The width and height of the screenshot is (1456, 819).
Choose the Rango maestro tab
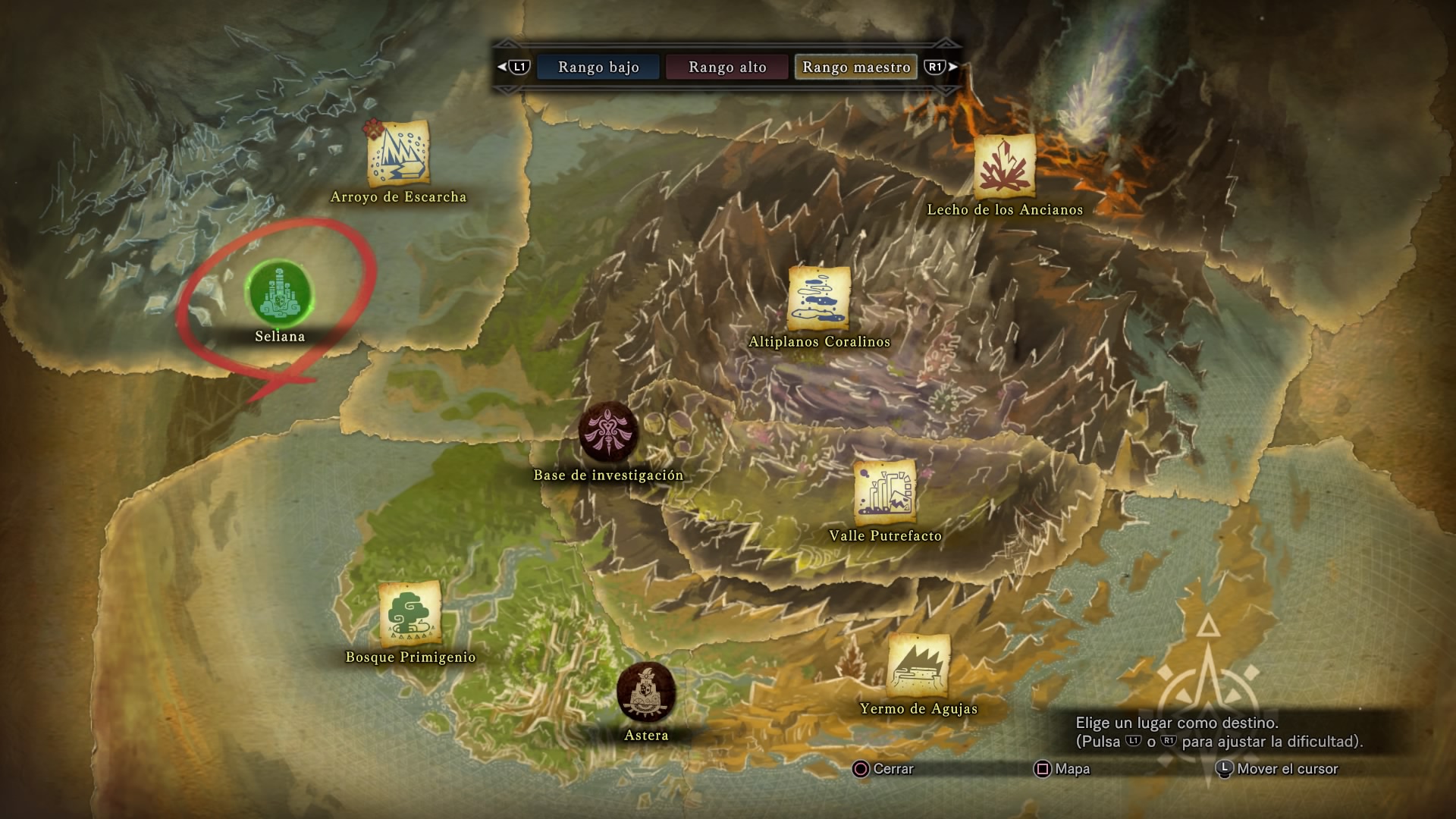(856, 67)
